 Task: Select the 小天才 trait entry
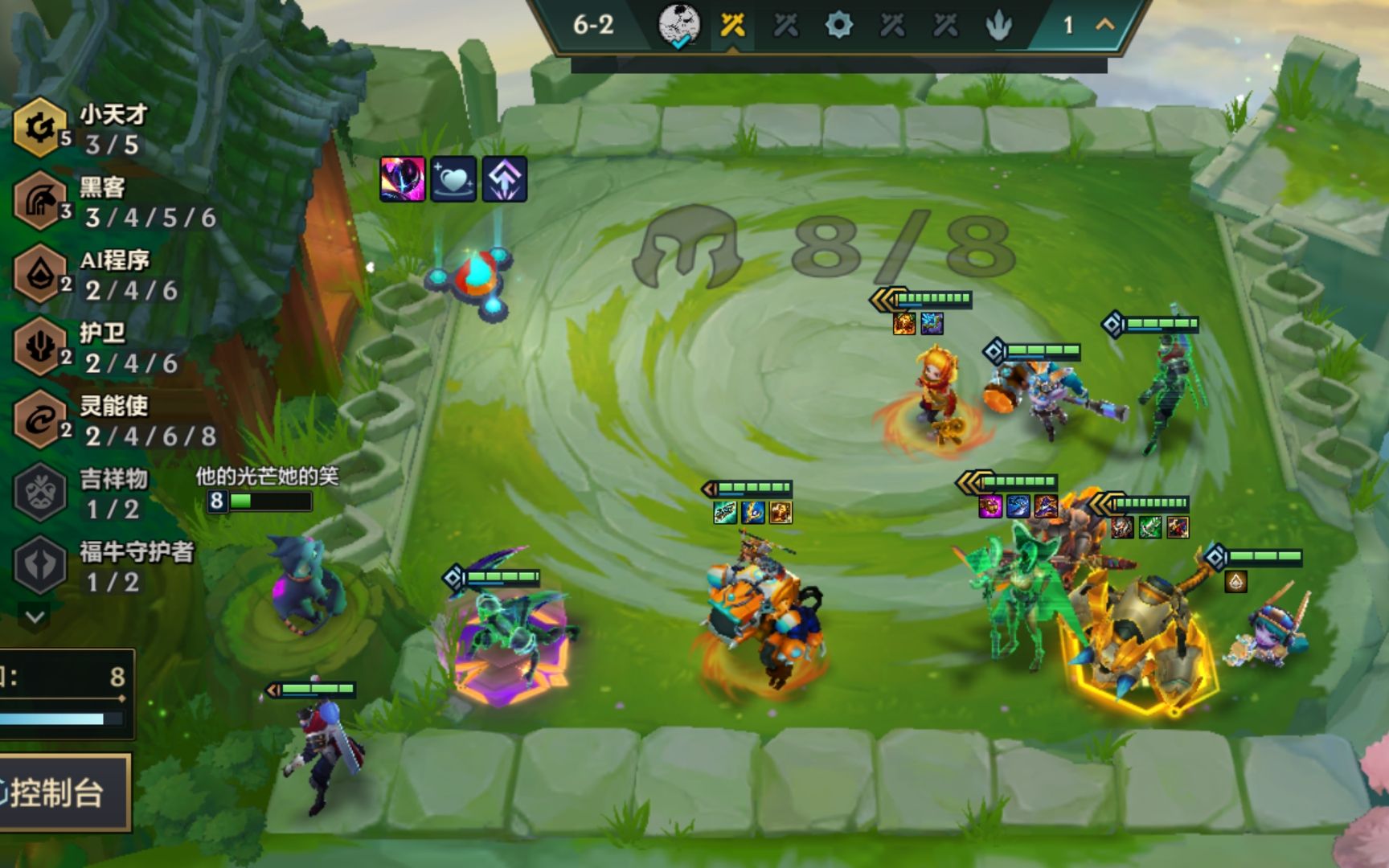80,129
